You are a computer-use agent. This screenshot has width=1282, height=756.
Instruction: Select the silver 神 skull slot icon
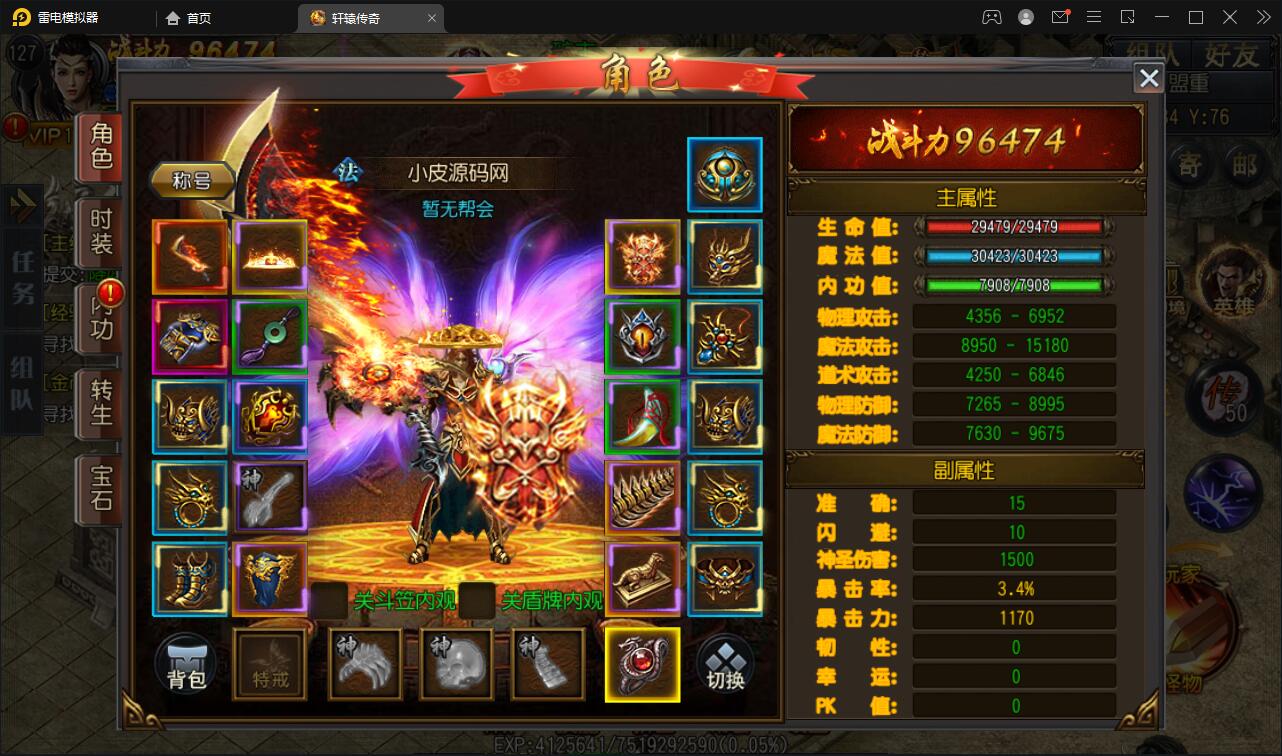(x=458, y=663)
